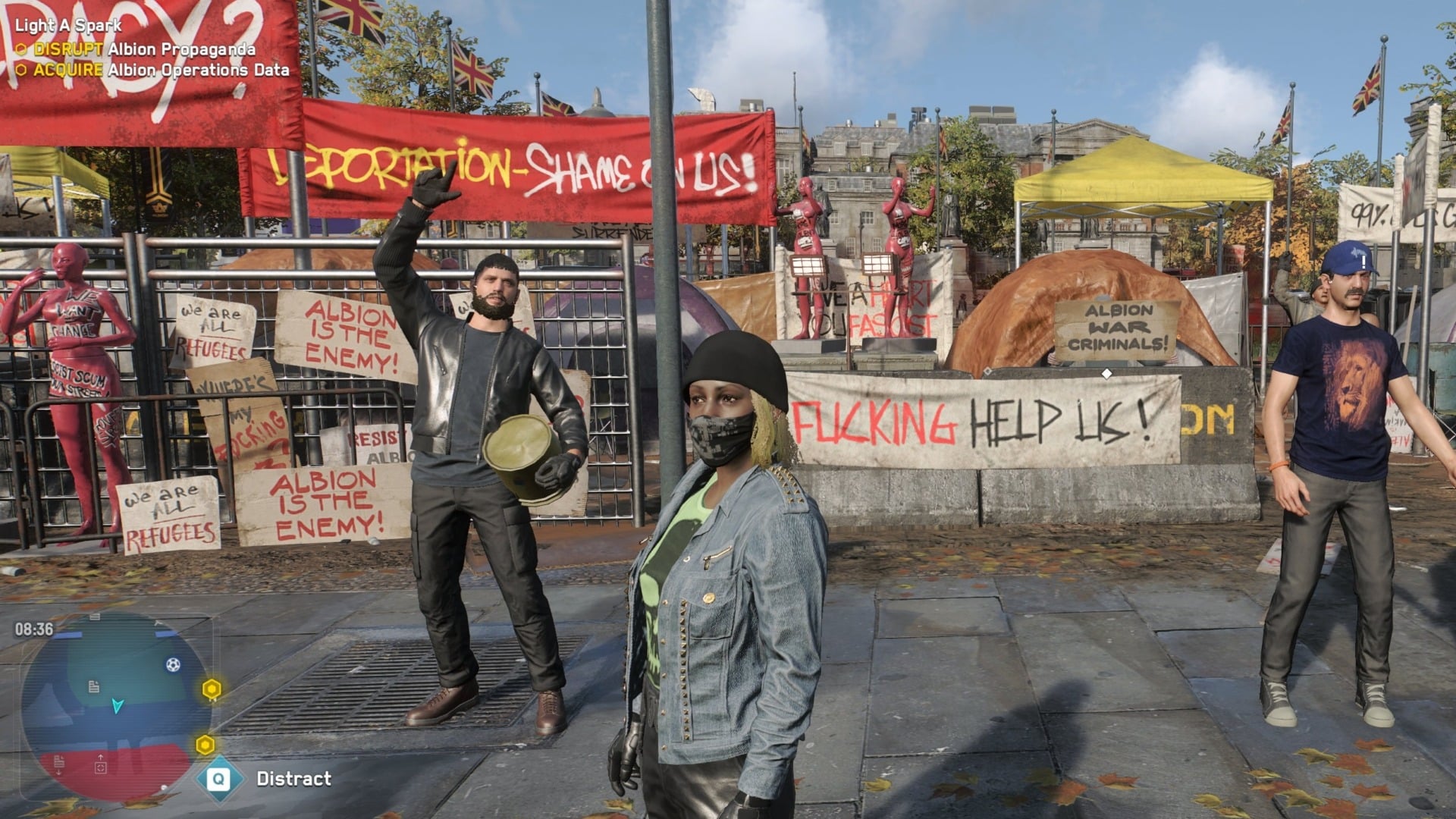This screenshot has width=1456, height=819.
Task: Select the soccer ball icon on the minimap
Action: (x=173, y=664)
